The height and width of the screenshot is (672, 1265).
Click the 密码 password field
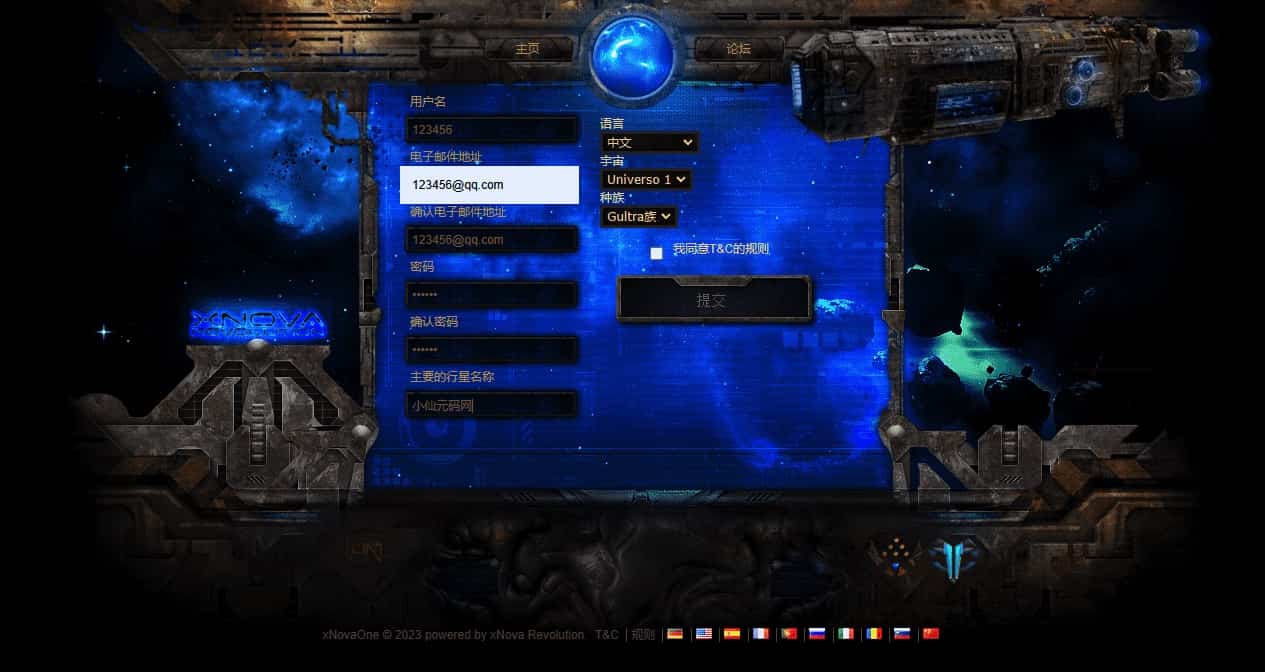click(492, 295)
